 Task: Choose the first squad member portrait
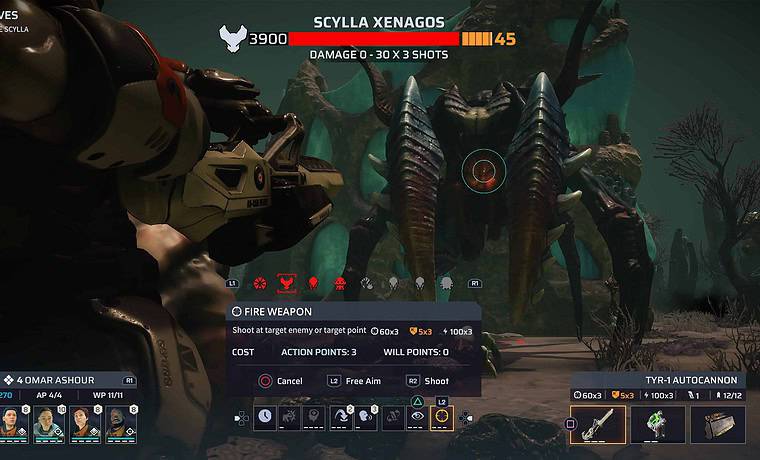(x=14, y=424)
